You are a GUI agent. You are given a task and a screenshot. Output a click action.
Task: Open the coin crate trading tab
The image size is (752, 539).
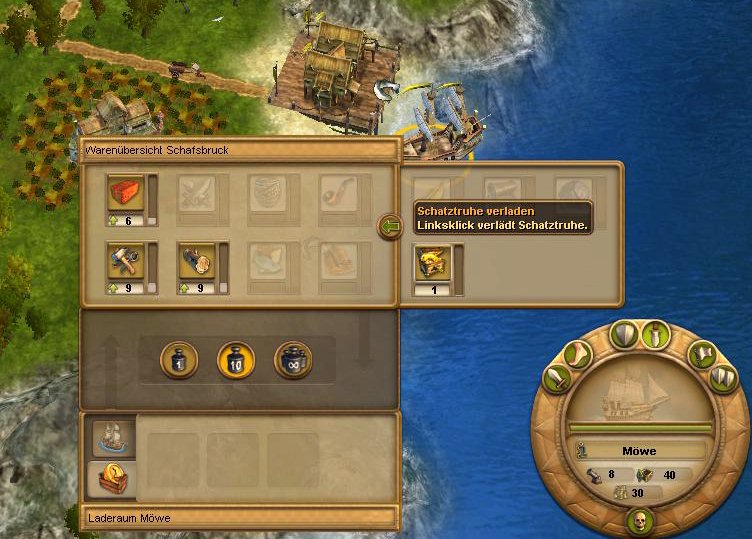(108, 480)
